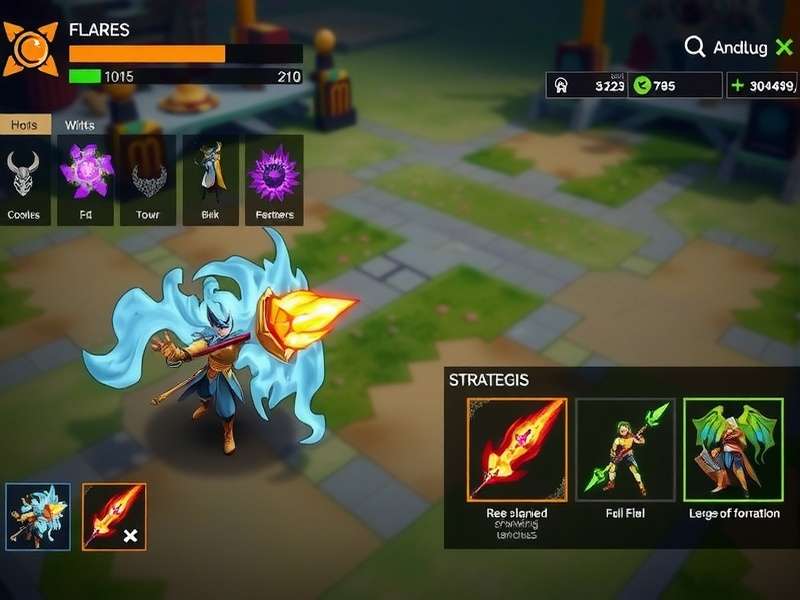Select the Fd purple crystal slot
The height and width of the screenshot is (600, 800).
click(85, 178)
